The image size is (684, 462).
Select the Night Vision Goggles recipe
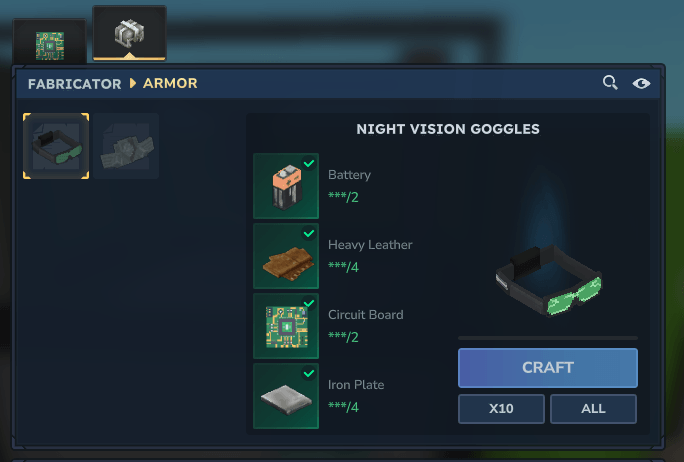[56, 146]
